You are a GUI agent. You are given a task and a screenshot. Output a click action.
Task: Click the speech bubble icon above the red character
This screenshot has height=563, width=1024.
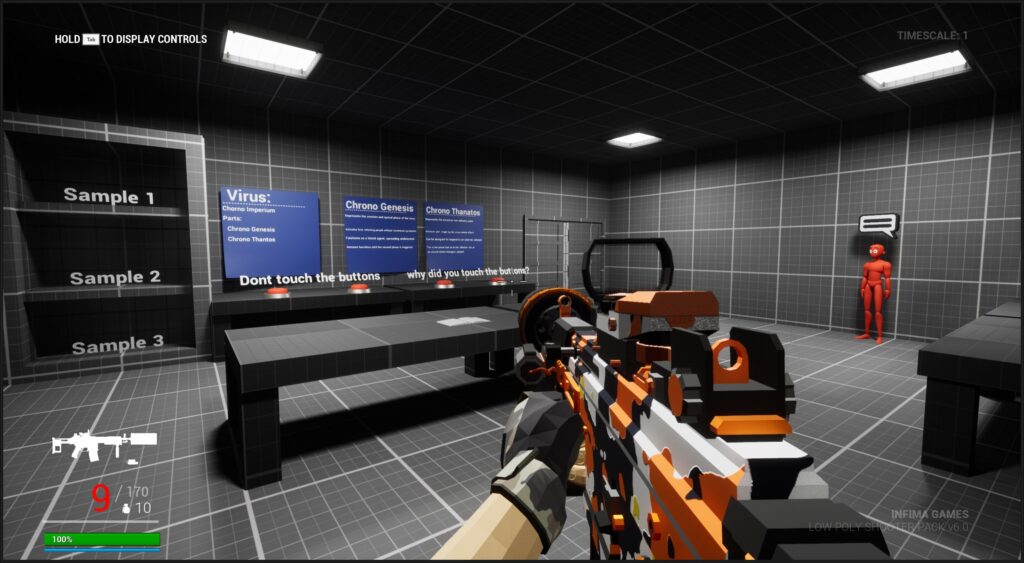[x=878, y=225]
